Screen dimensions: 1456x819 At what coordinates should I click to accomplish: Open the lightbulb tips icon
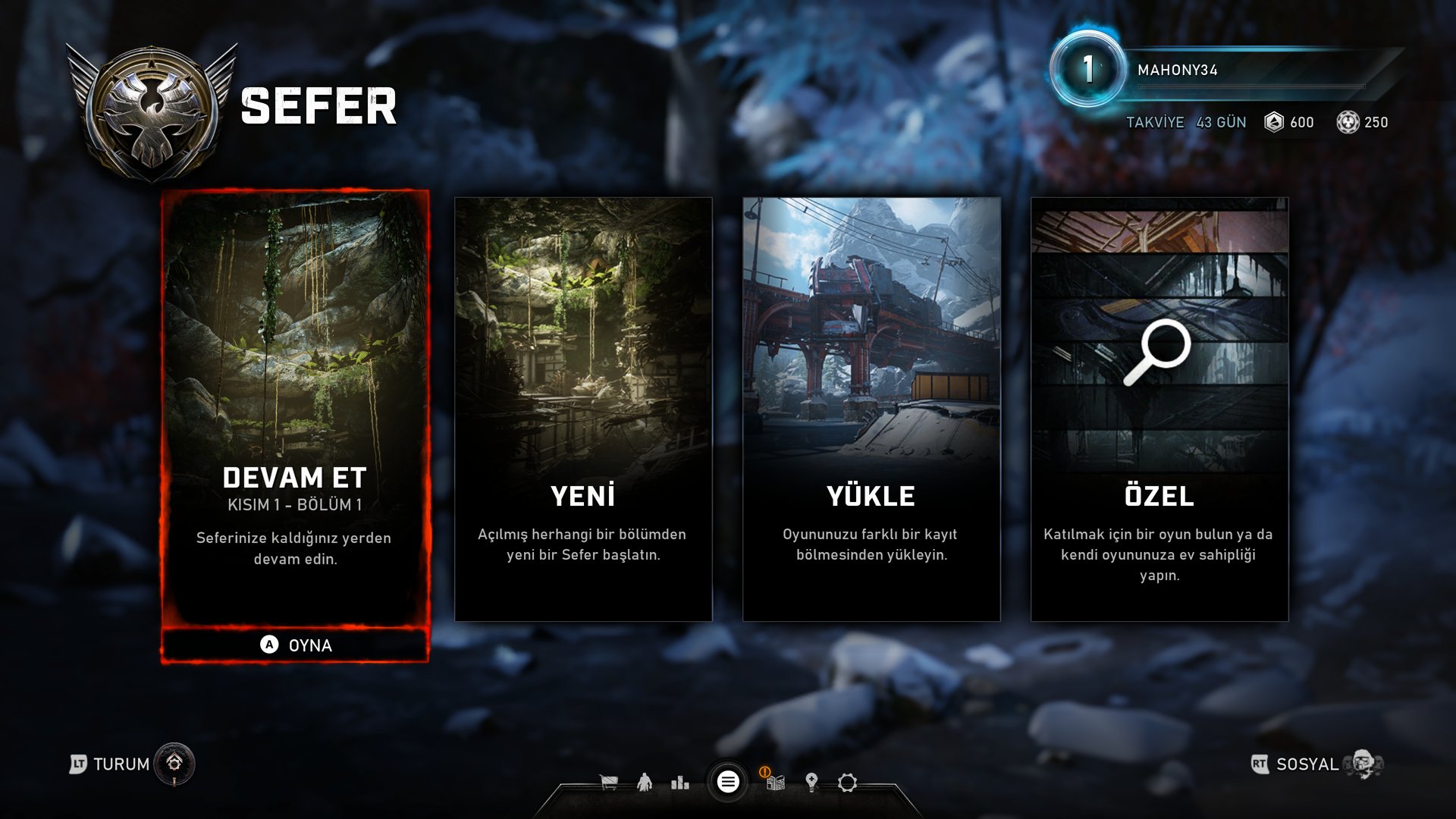(811, 782)
